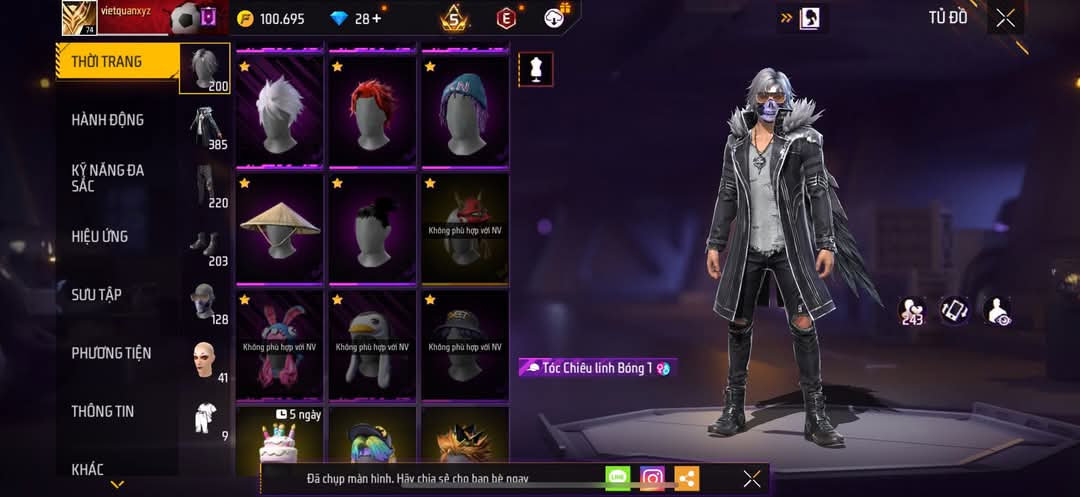This screenshot has width=1080, height=497.
Task: Close the wardrobe with the top-right X
Action: [x=1005, y=18]
